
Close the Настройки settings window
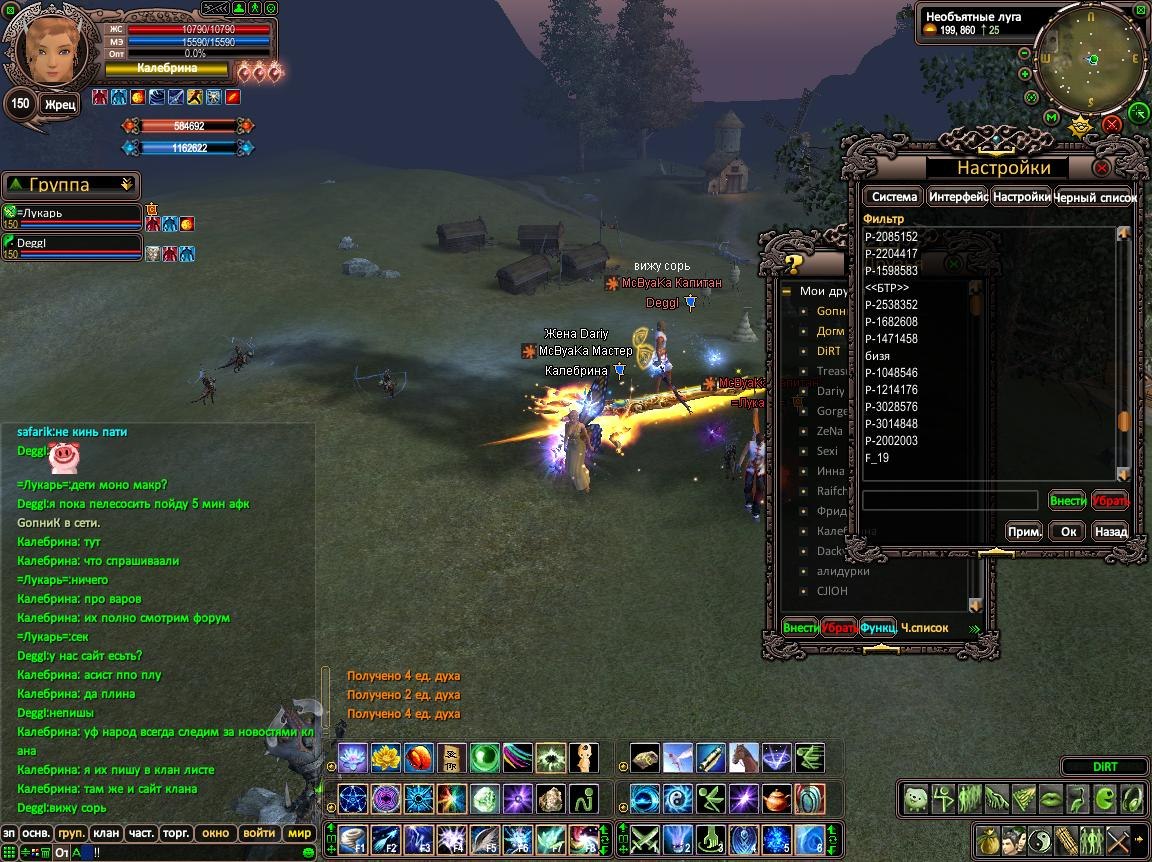(x=1102, y=167)
